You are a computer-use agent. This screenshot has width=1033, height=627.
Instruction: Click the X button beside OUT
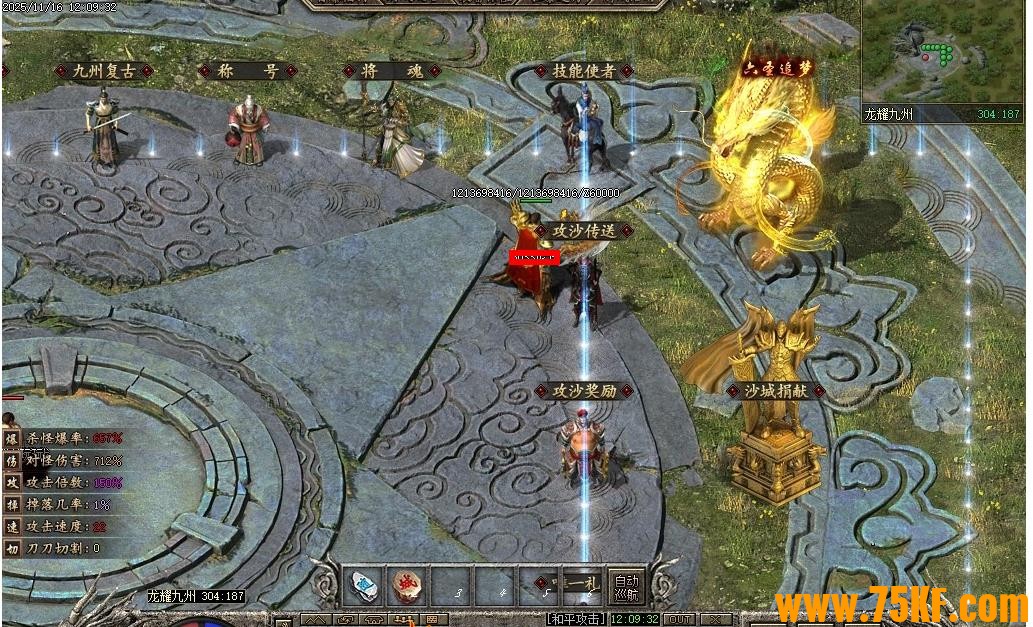pyautogui.click(x=714, y=620)
